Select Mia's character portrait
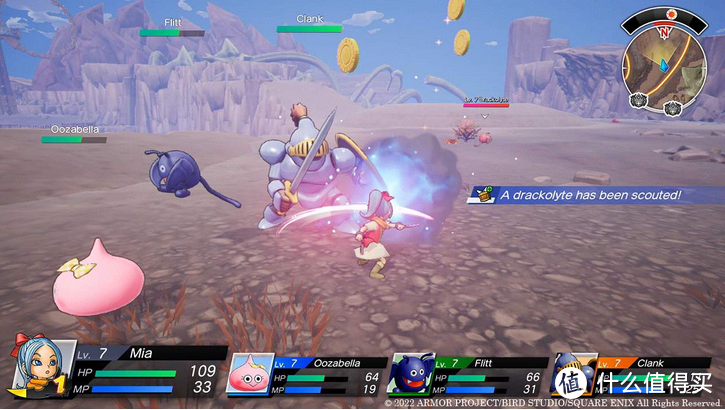Viewport: 725px width, 410px height. (32, 367)
